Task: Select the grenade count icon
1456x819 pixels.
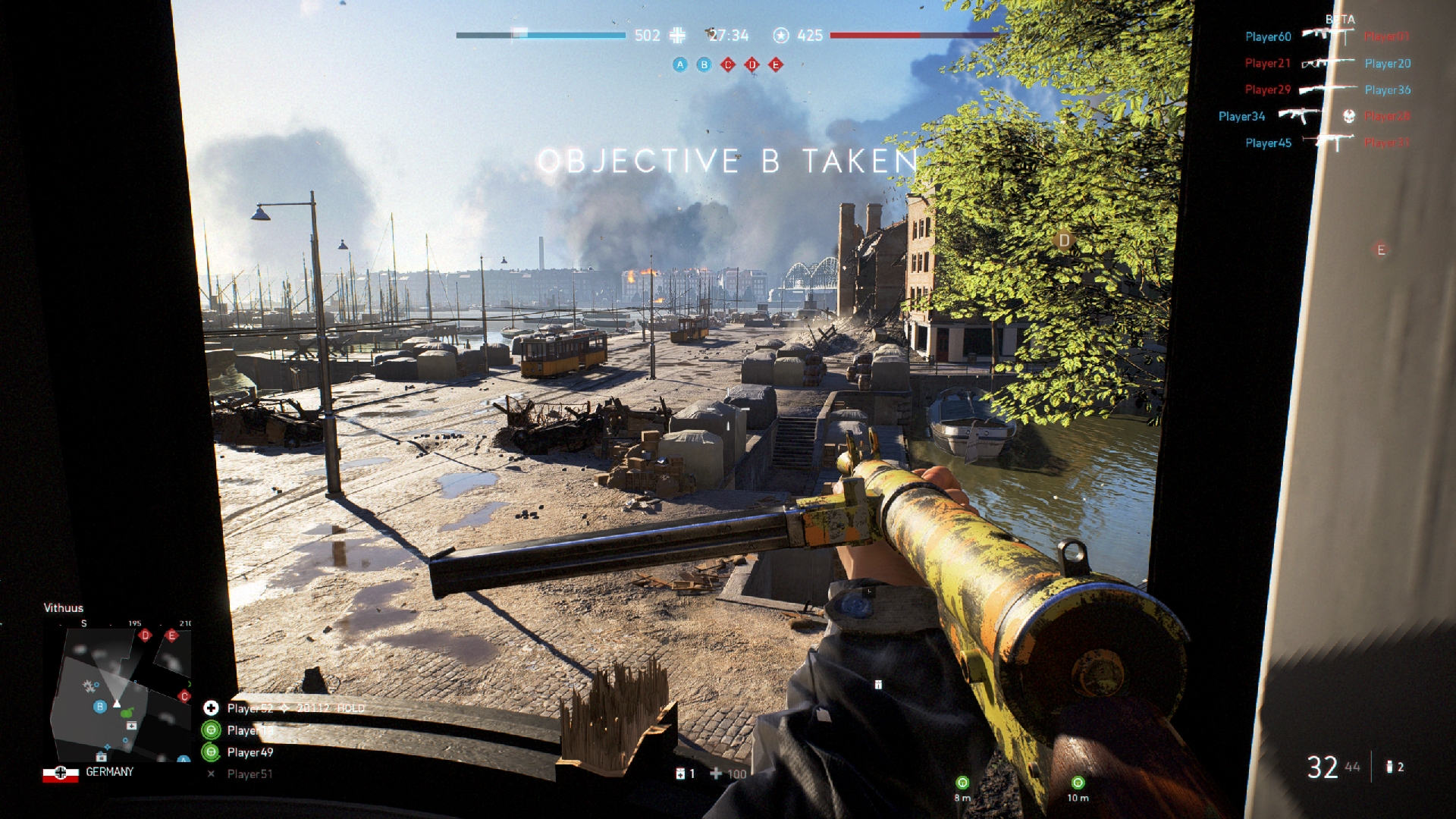Action: [x=1389, y=767]
